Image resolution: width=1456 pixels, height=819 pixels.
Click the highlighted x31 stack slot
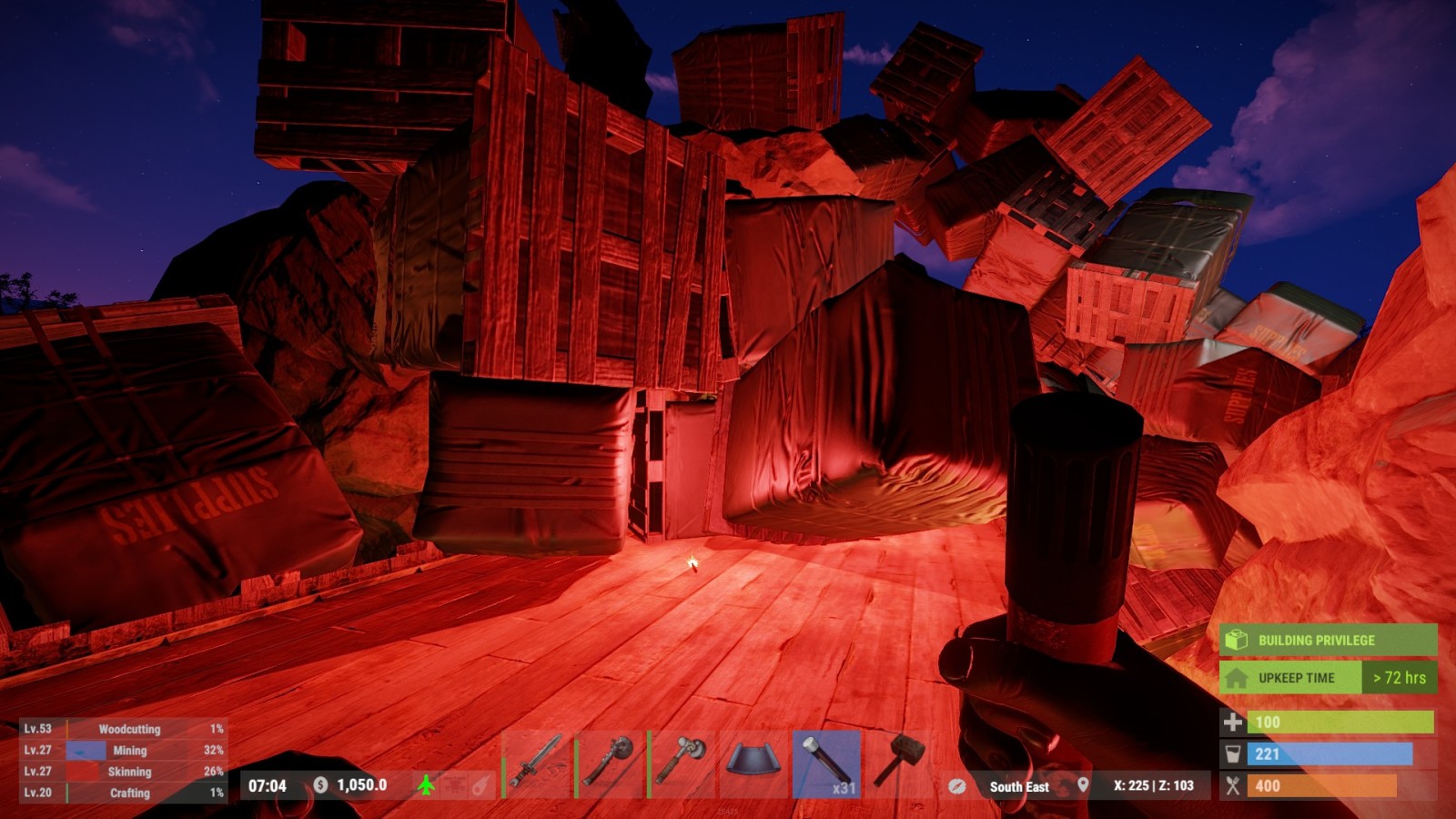coord(826,763)
